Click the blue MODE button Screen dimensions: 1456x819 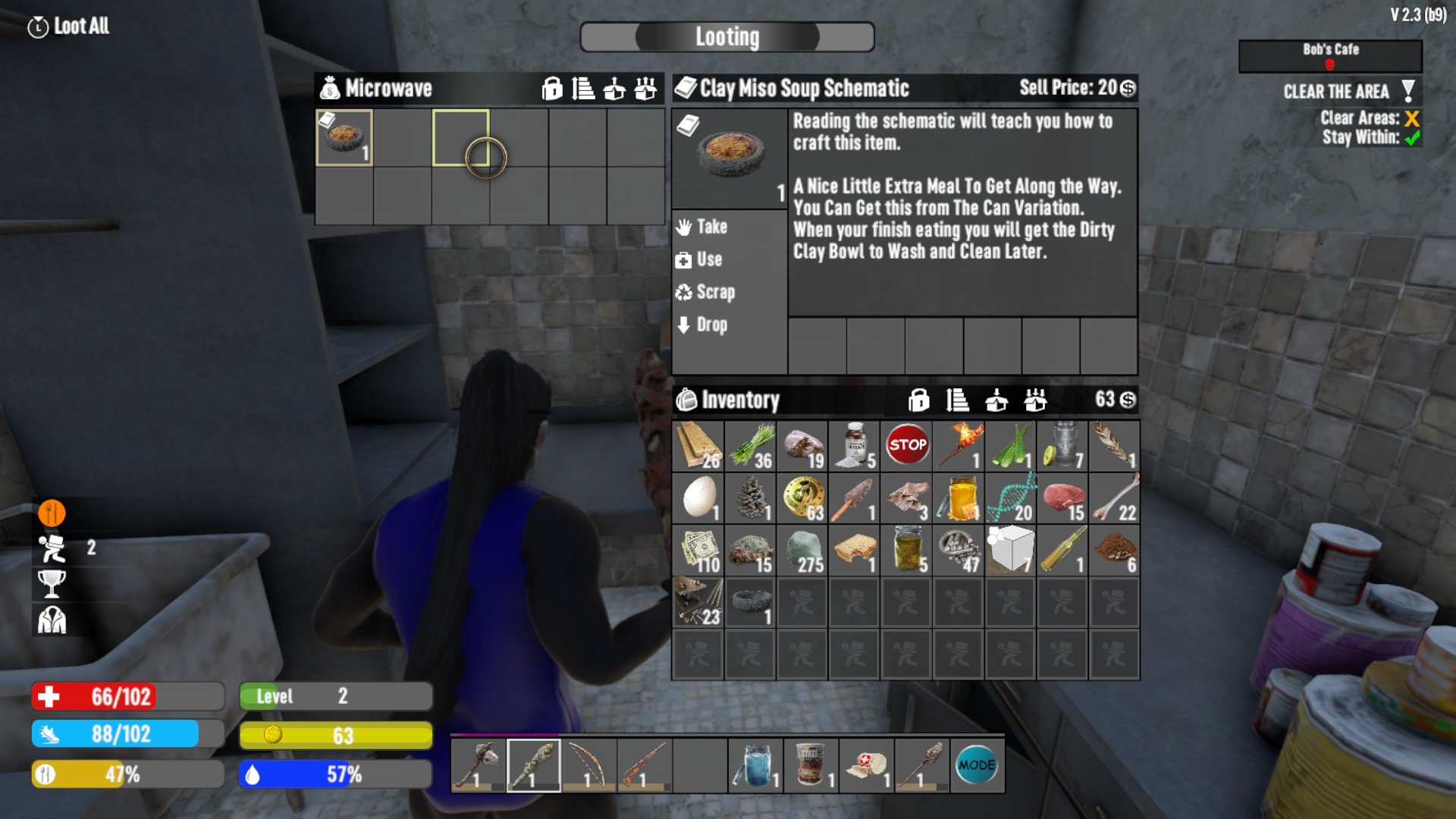[977, 765]
